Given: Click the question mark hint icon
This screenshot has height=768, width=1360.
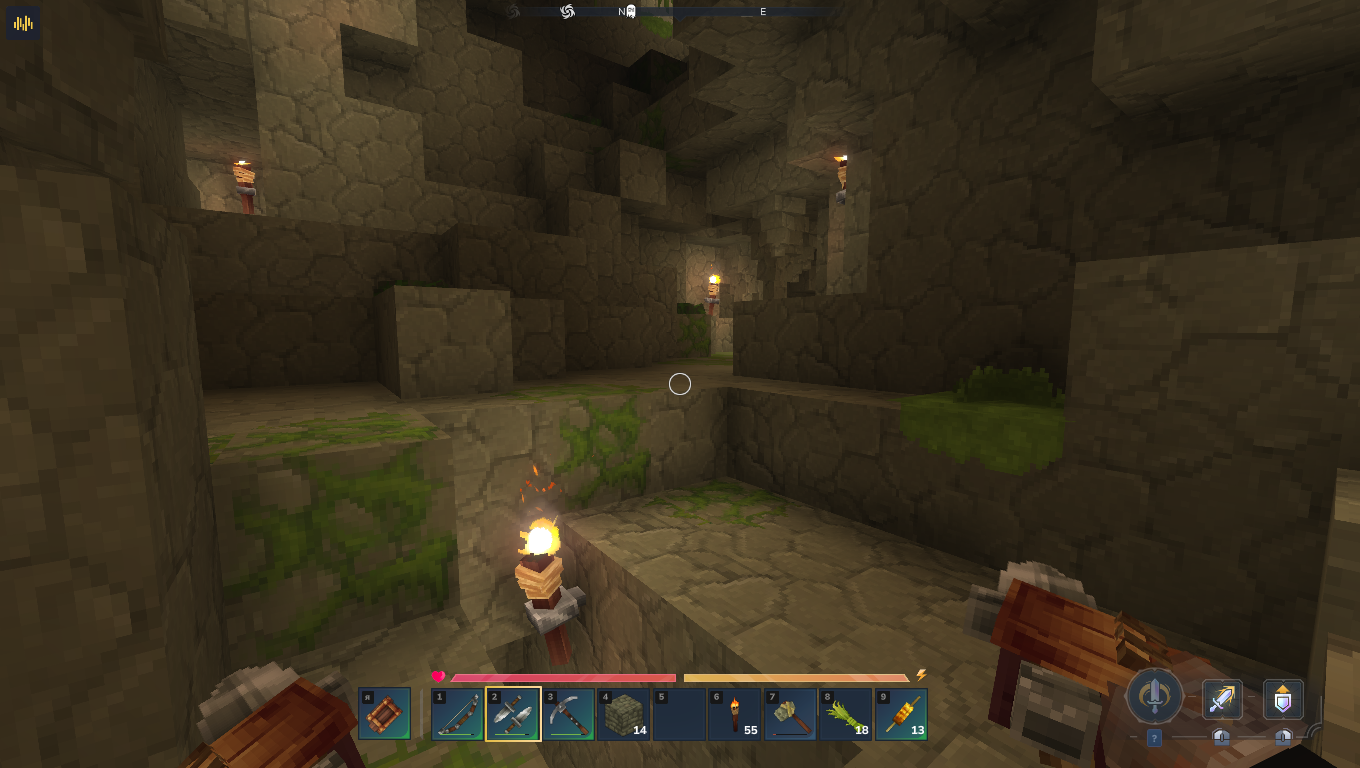Looking at the screenshot, I should 1154,738.
